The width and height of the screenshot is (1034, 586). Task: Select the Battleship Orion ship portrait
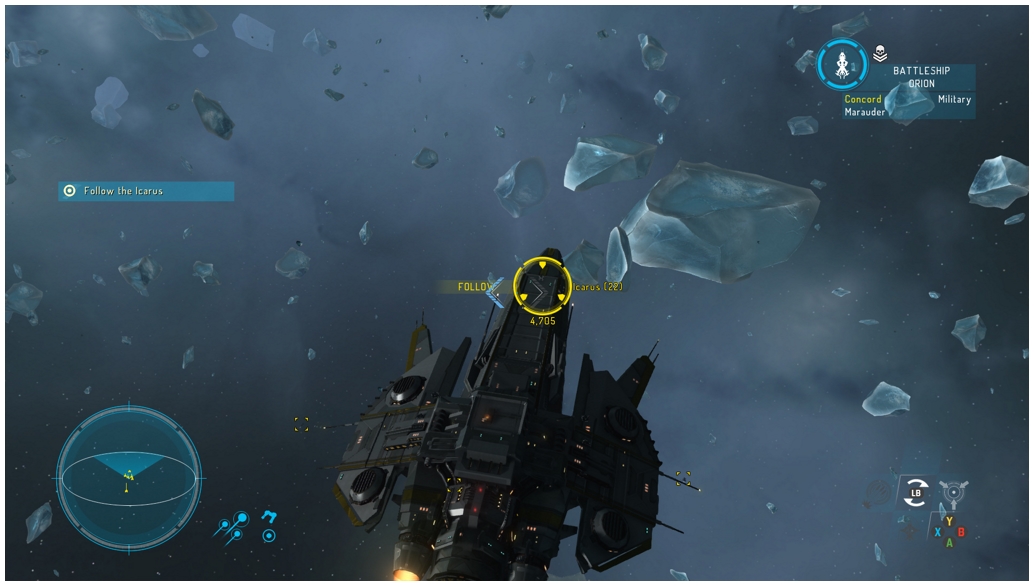coord(841,65)
